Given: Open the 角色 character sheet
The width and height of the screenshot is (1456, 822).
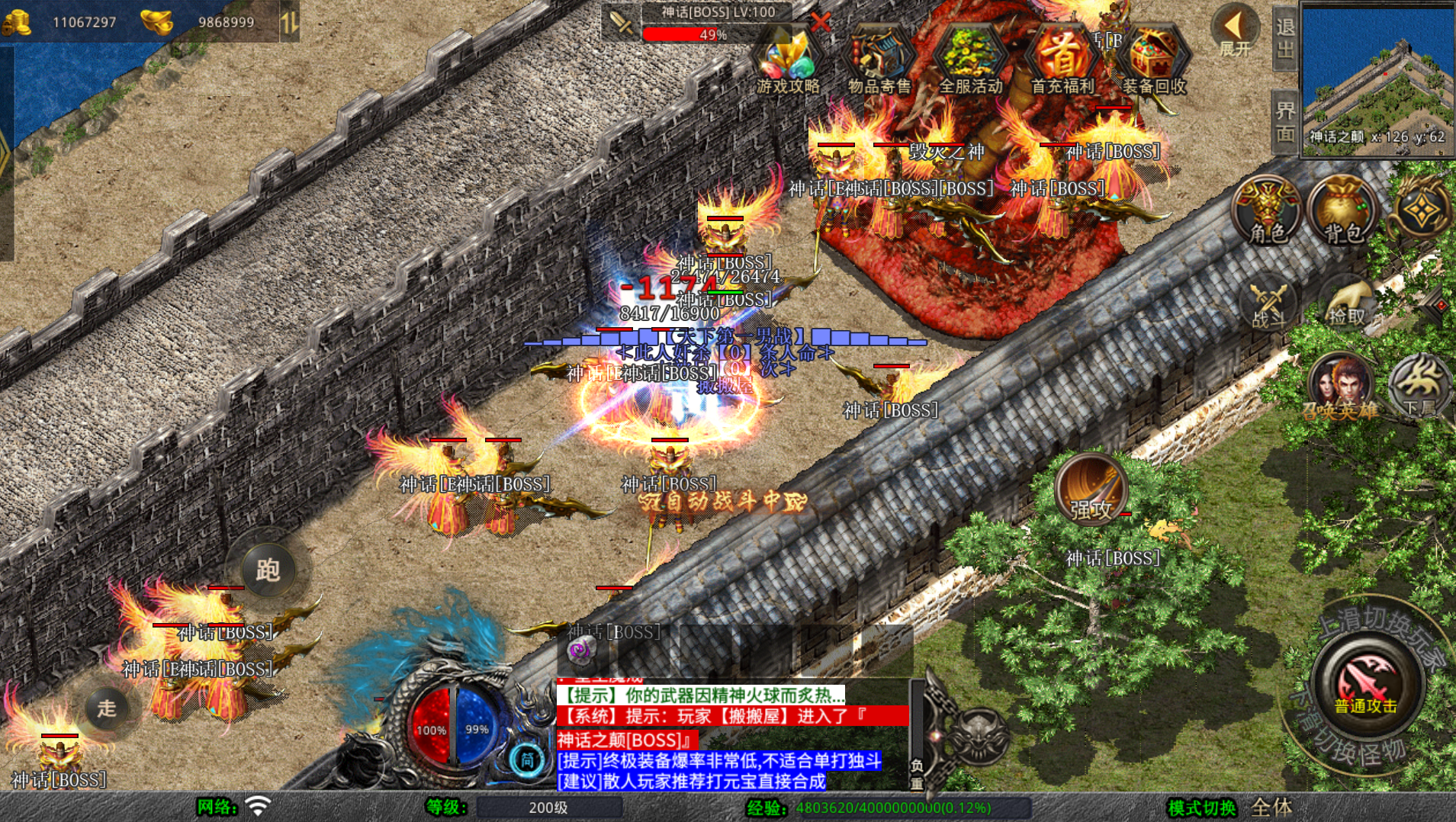Looking at the screenshot, I should [x=1267, y=210].
